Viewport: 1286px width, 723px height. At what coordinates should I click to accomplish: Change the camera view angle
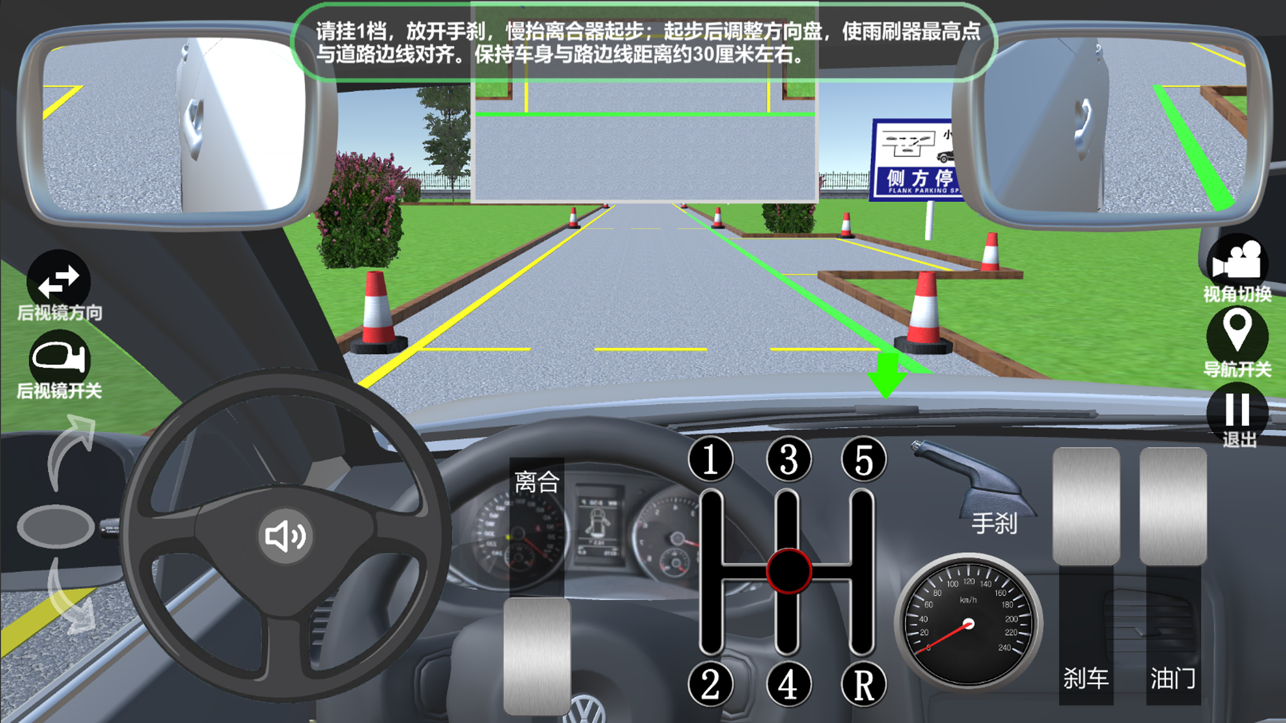click(1237, 263)
